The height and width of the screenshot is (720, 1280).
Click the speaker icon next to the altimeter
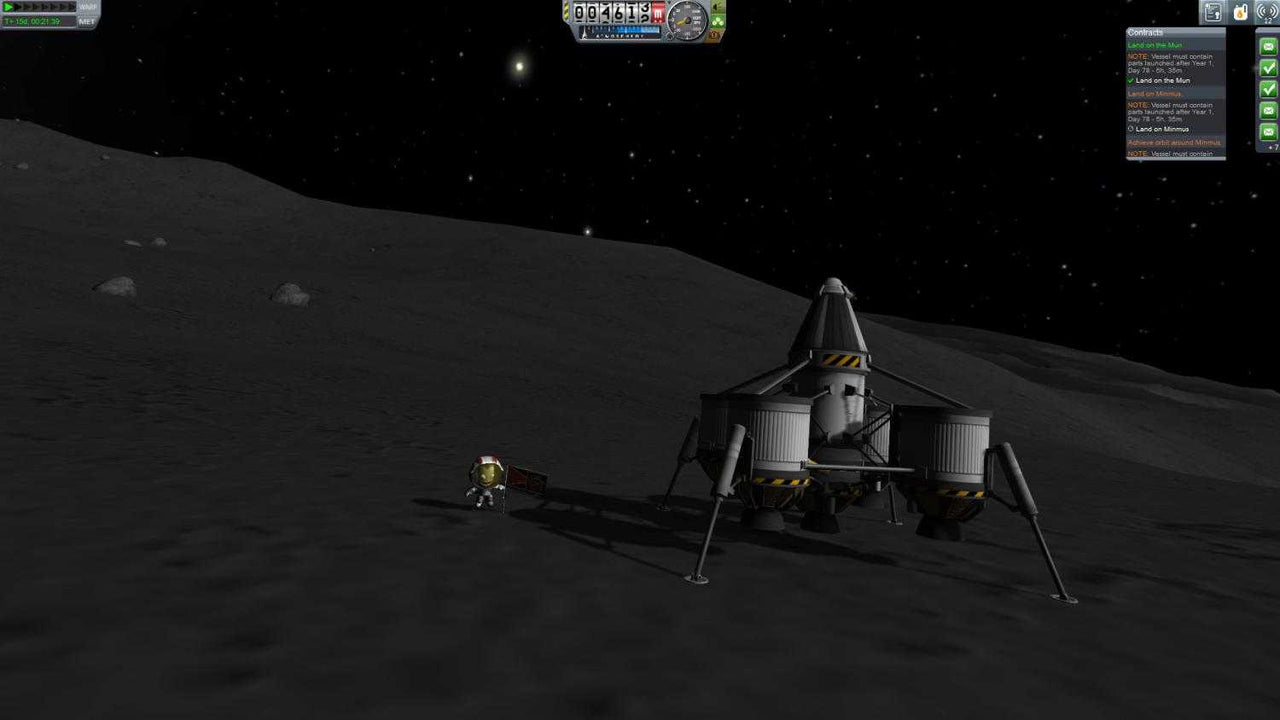(x=716, y=7)
